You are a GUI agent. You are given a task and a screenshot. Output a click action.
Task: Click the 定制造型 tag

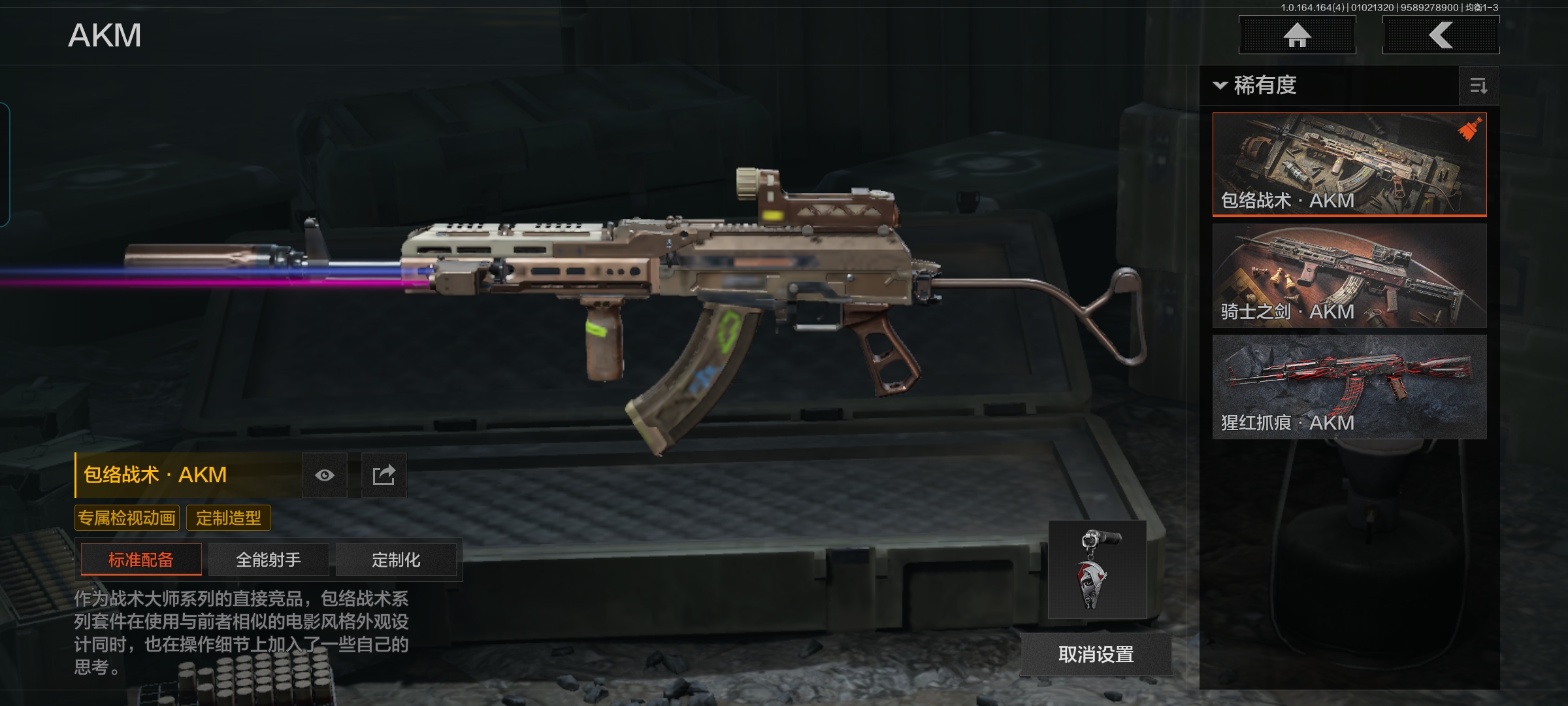pyautogui.click(x=229, y=518)
